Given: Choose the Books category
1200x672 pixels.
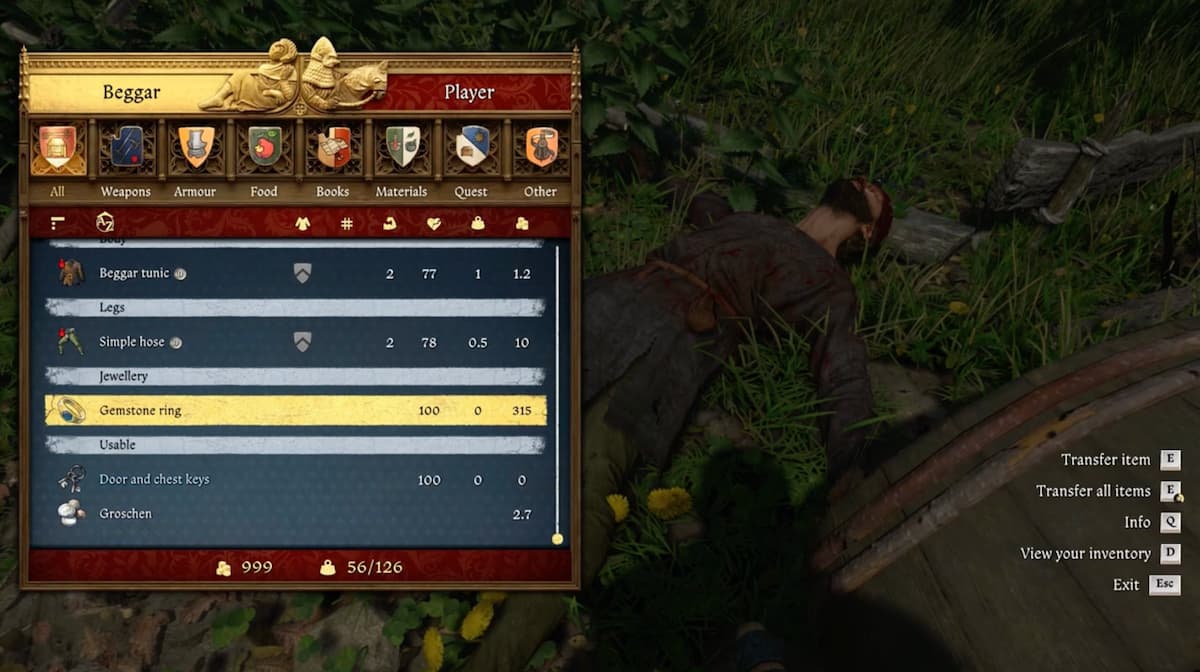Looking at the screenshot, I should (333, 147).
